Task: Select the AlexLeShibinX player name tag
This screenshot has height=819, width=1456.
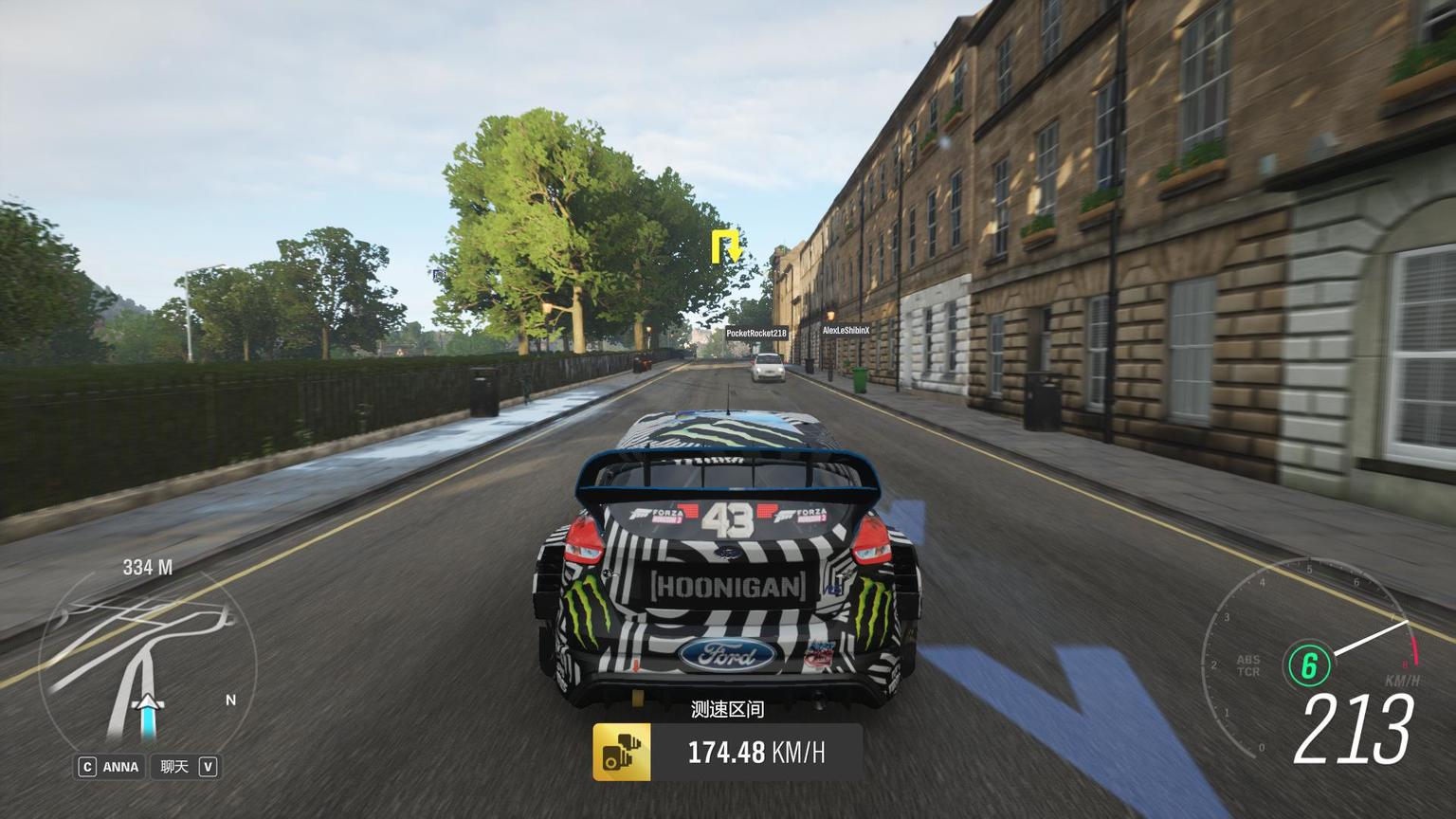Action: 846,331
